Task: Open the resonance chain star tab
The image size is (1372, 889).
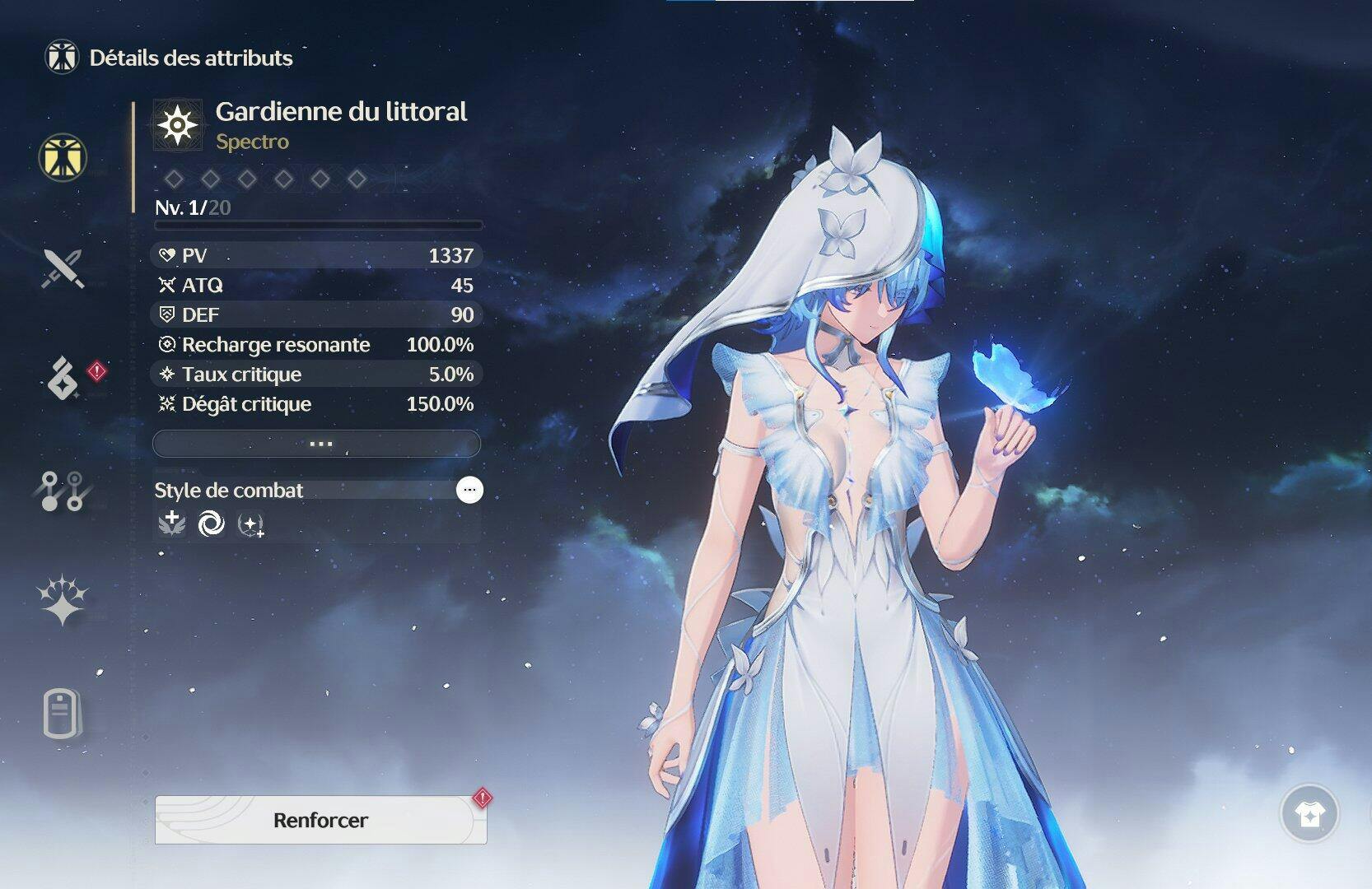Action: (x=63, y=600)
